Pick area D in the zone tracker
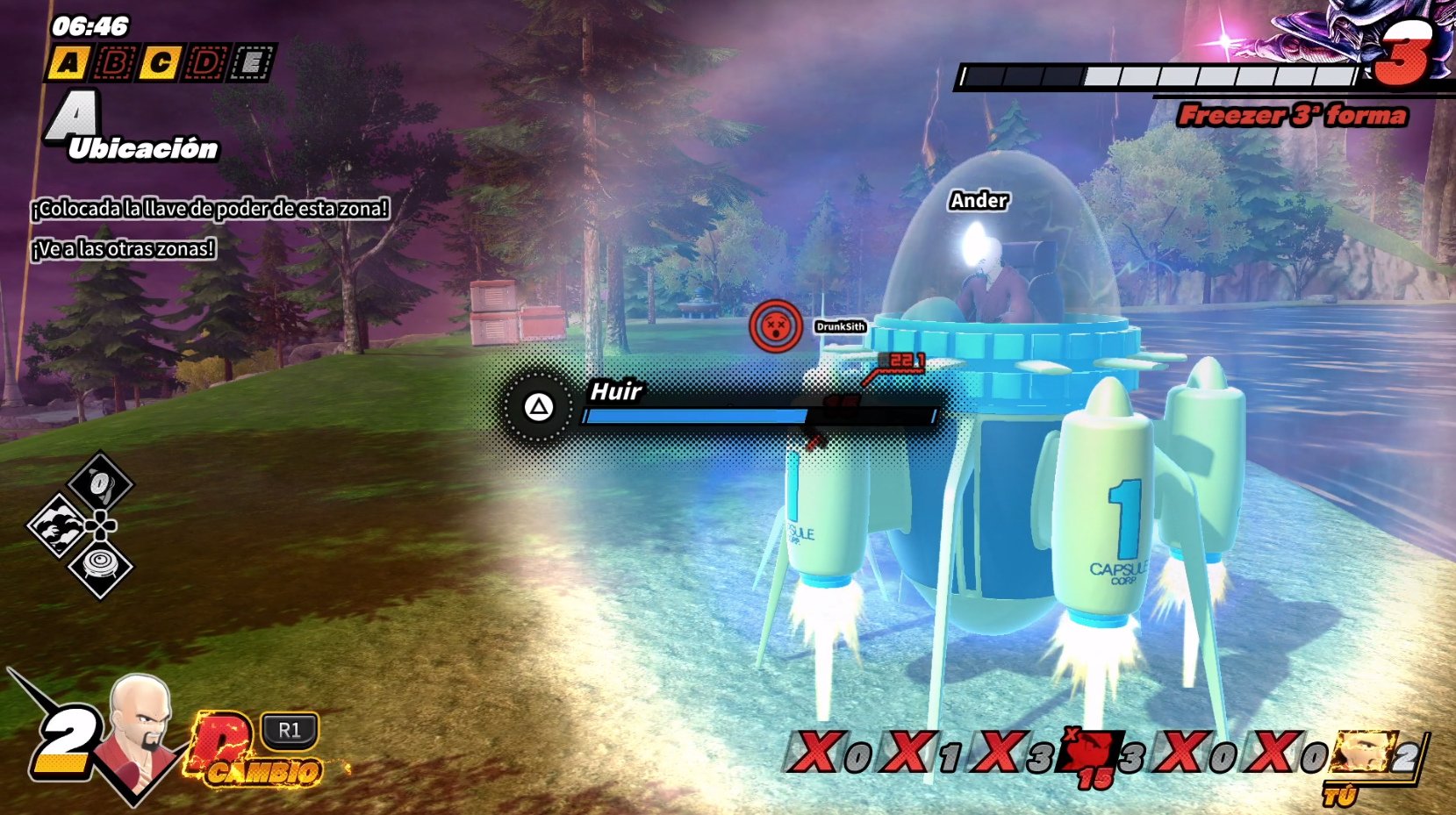 (206, 63)
